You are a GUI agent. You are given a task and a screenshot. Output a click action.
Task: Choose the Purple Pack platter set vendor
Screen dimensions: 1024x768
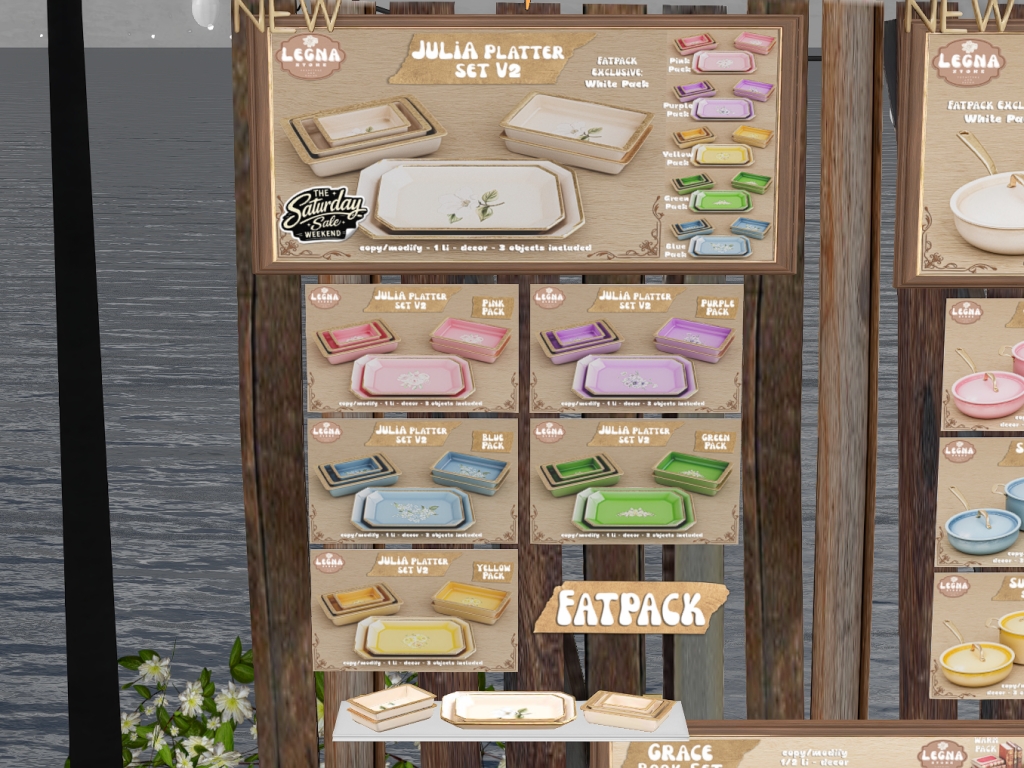click(636, 348)
